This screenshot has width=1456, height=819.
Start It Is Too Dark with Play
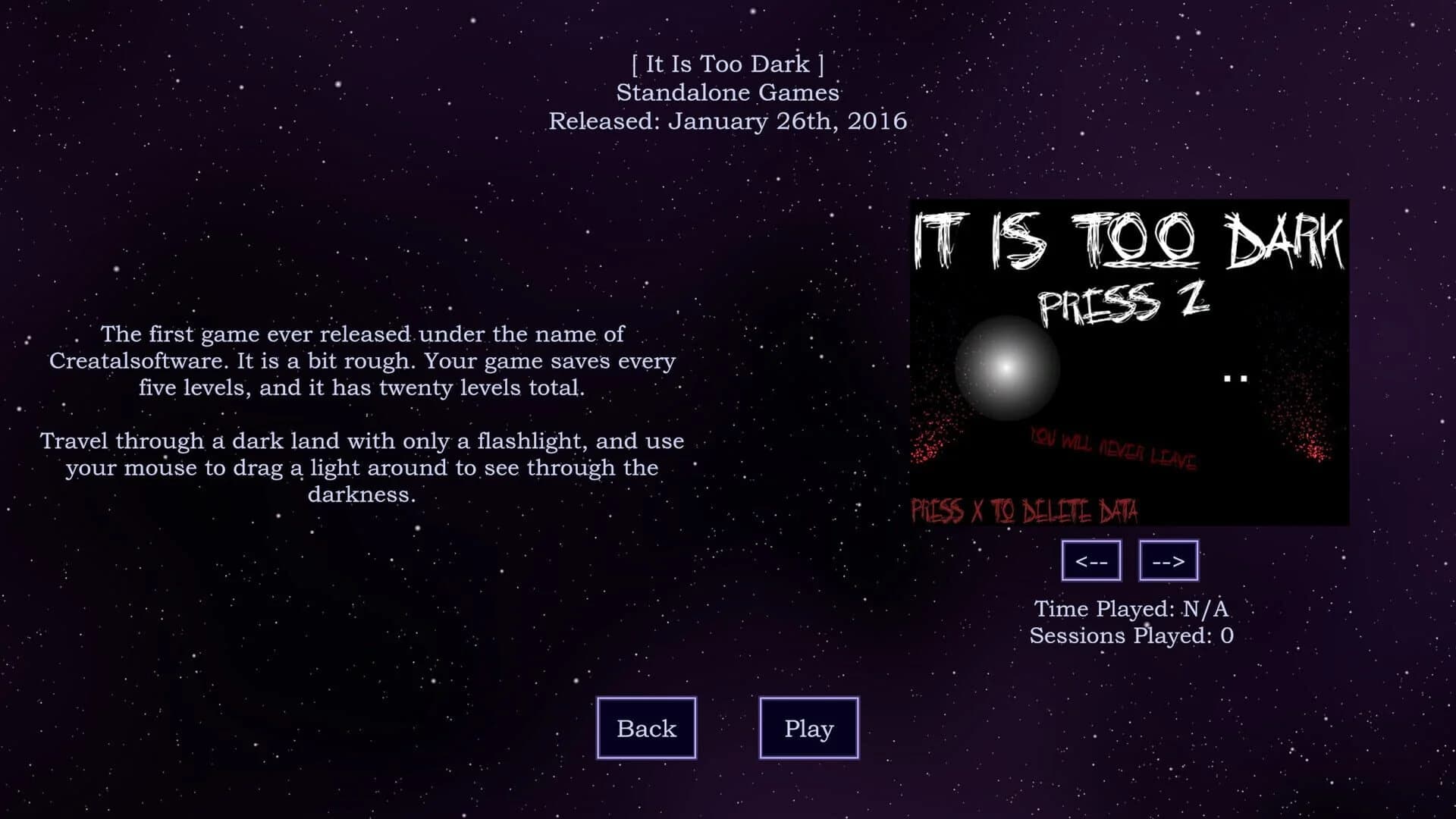[808, 728]
